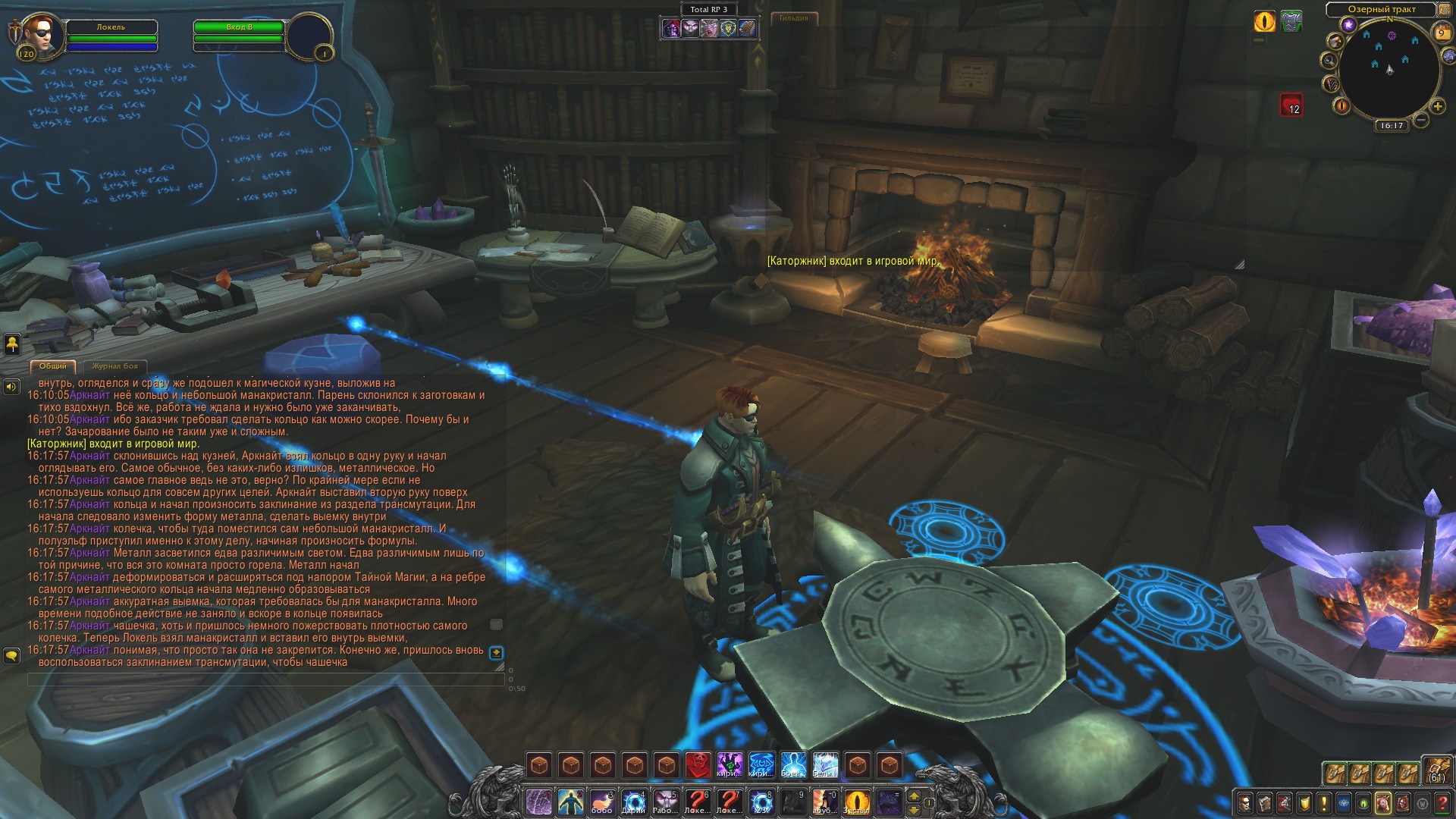
Task: Activate the red skull ability
Action: coord(698,764)
